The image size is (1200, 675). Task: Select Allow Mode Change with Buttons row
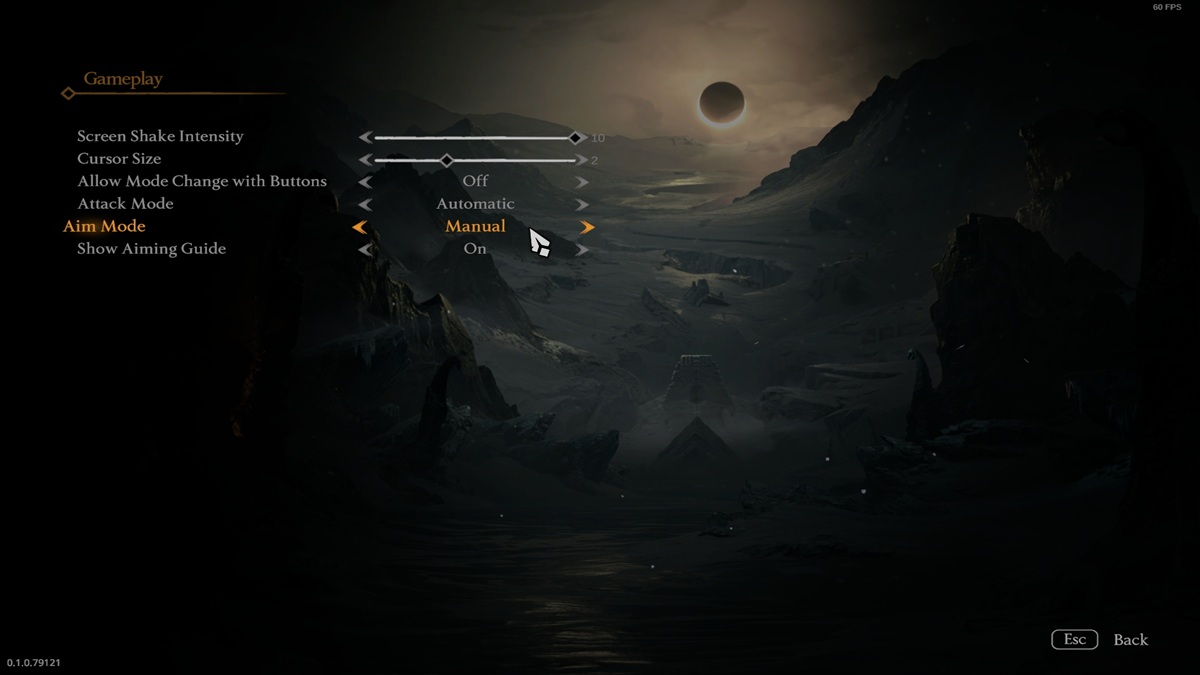[202, 181]
